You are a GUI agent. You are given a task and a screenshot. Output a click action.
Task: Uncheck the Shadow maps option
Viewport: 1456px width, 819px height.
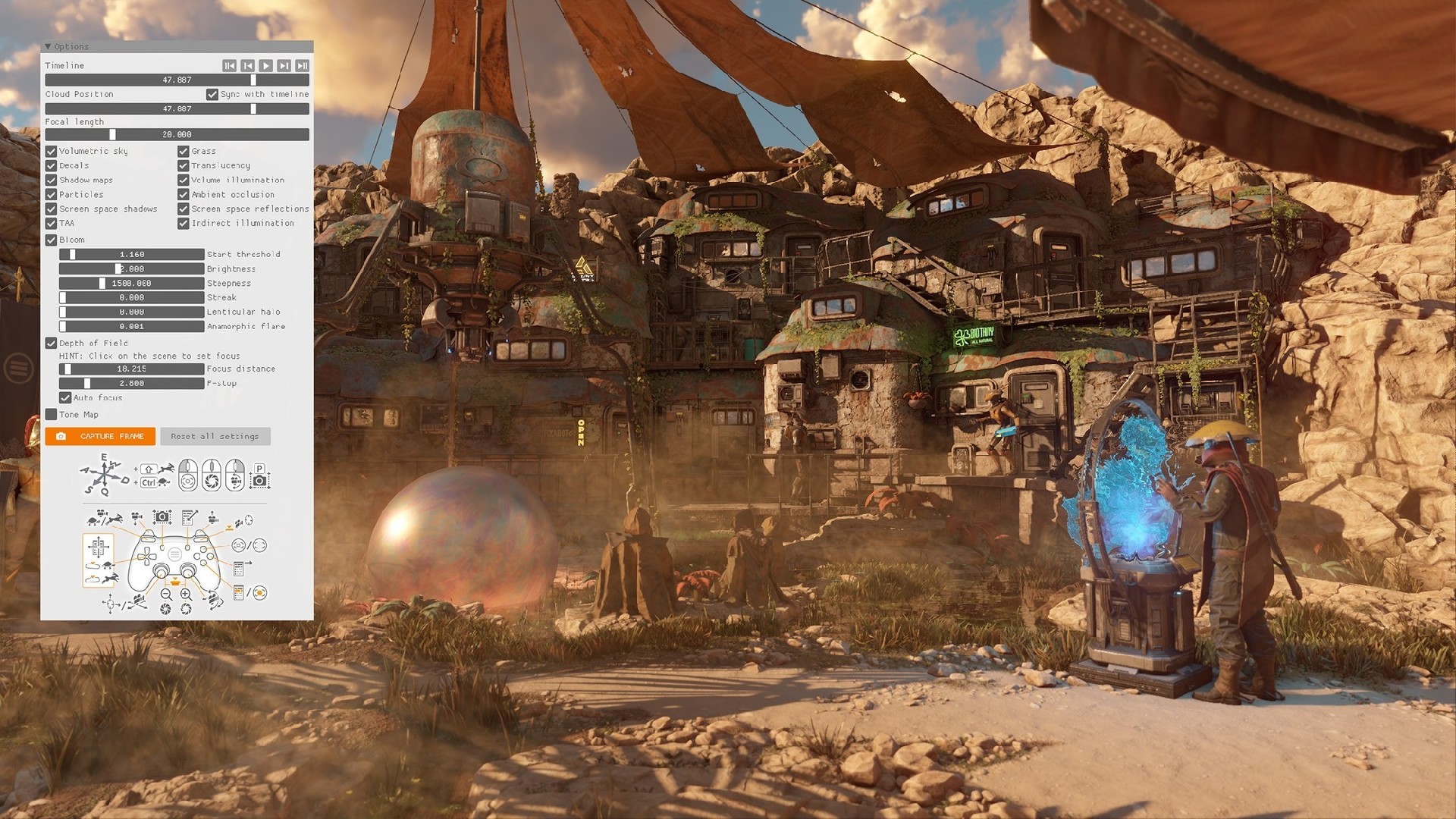(52, 180)
